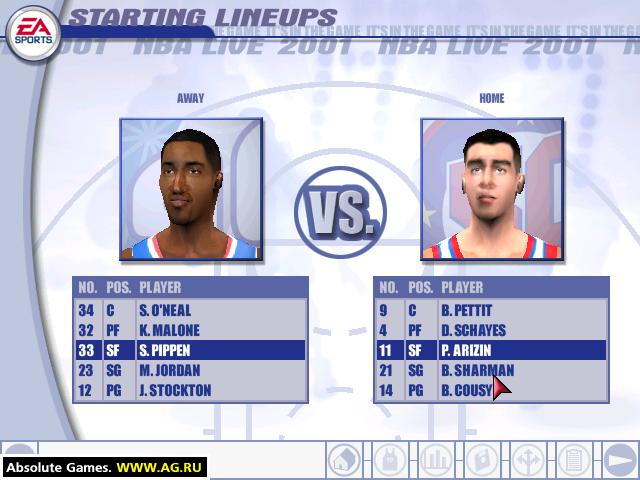Pick B. Sharman at shooting guard

tap(490, 370)
